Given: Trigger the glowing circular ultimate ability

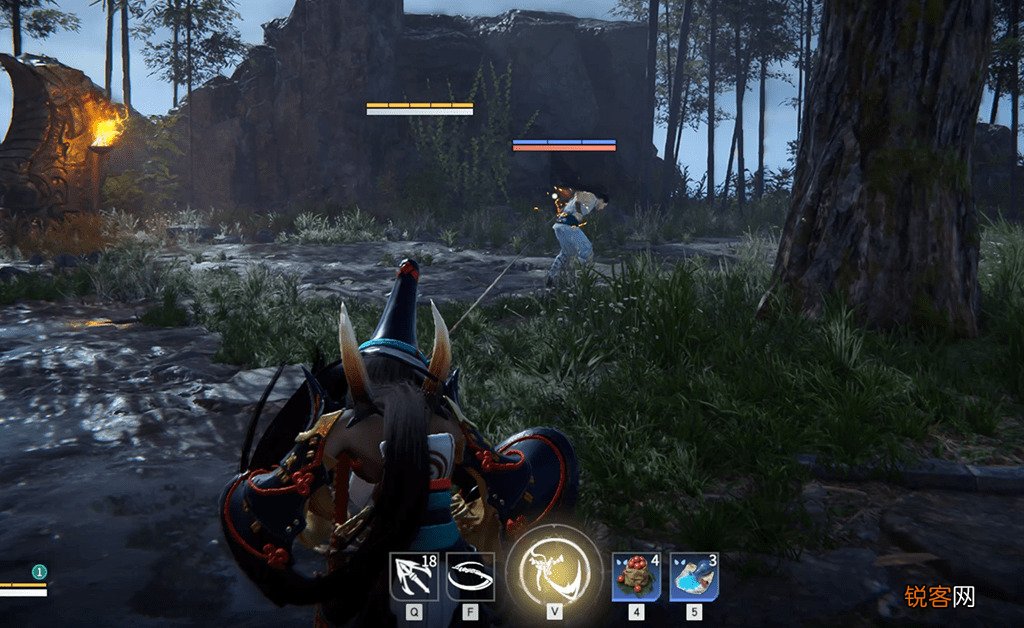Looking at the screenshot, I should (555, 571).
